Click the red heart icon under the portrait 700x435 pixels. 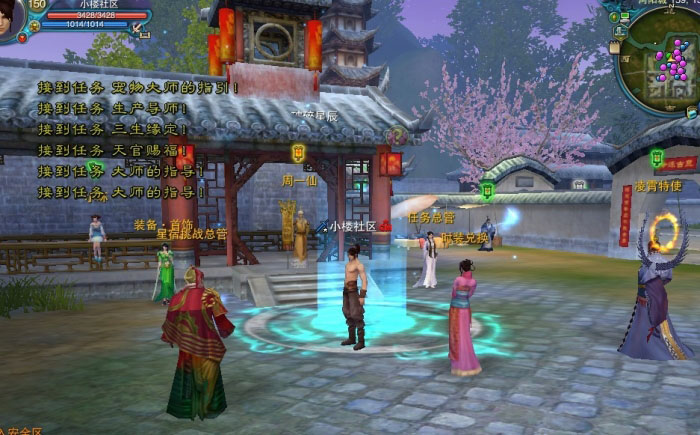(x=22, y=38)
